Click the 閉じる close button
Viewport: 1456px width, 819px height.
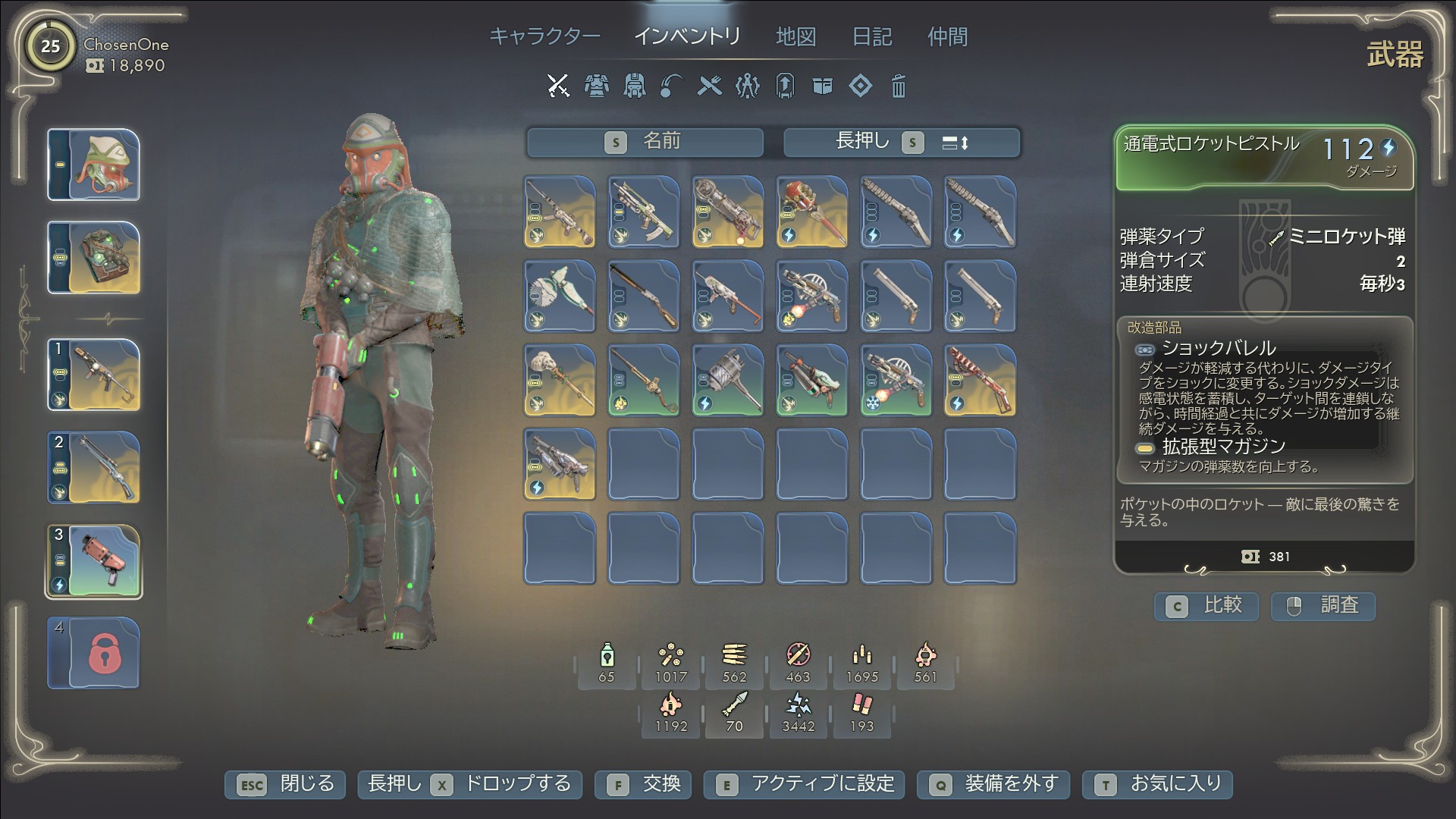(285, 784)
